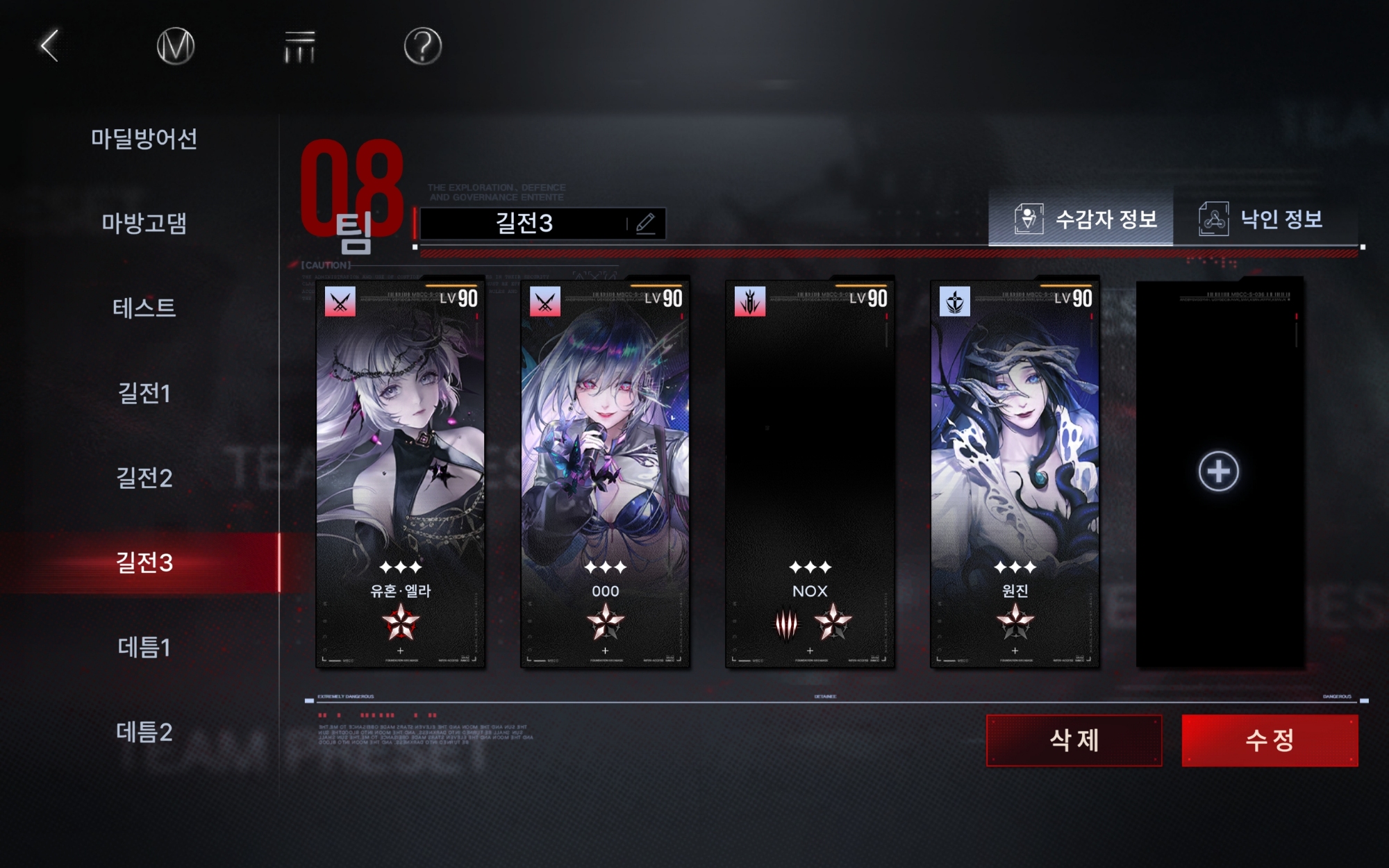Choose the NOX character card

pyautogui.click(x=810, y=472)
